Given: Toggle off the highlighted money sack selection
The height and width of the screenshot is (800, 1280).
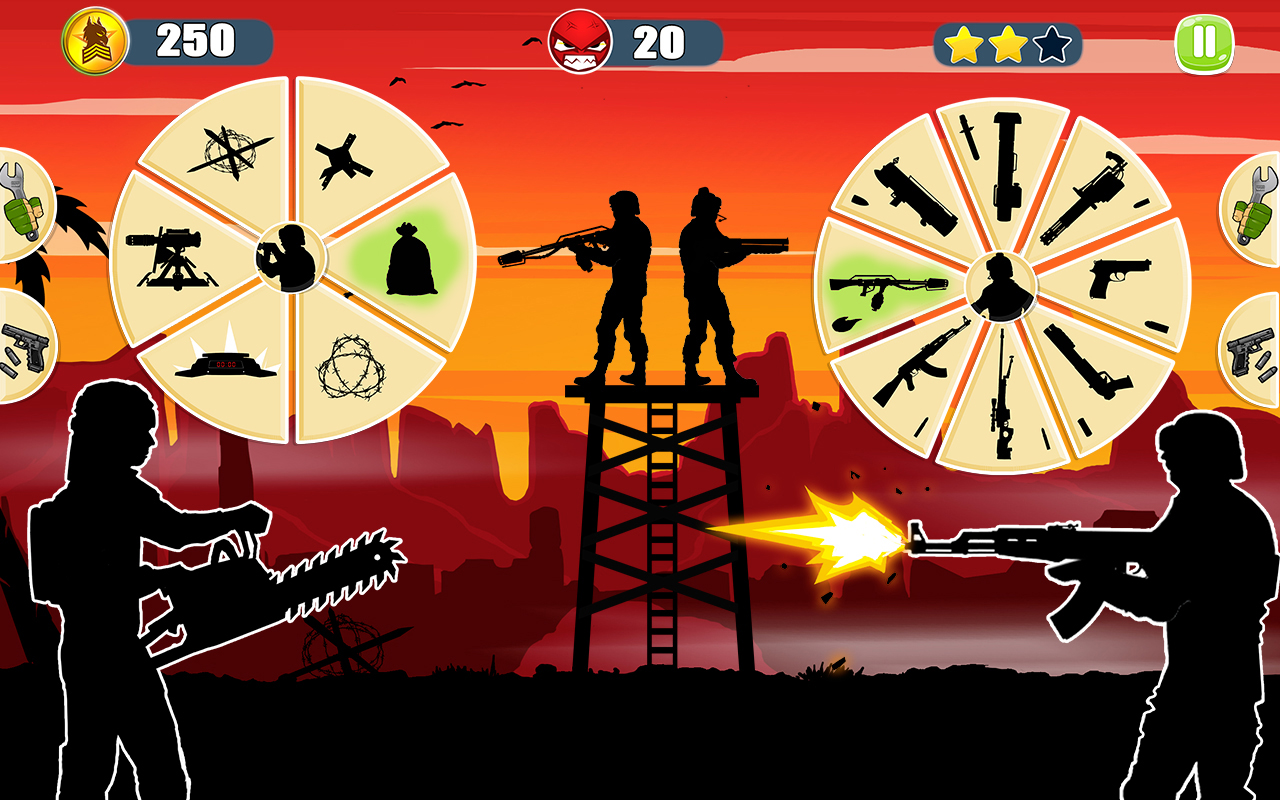Looking at the screenshot, I should coord(409,258).
